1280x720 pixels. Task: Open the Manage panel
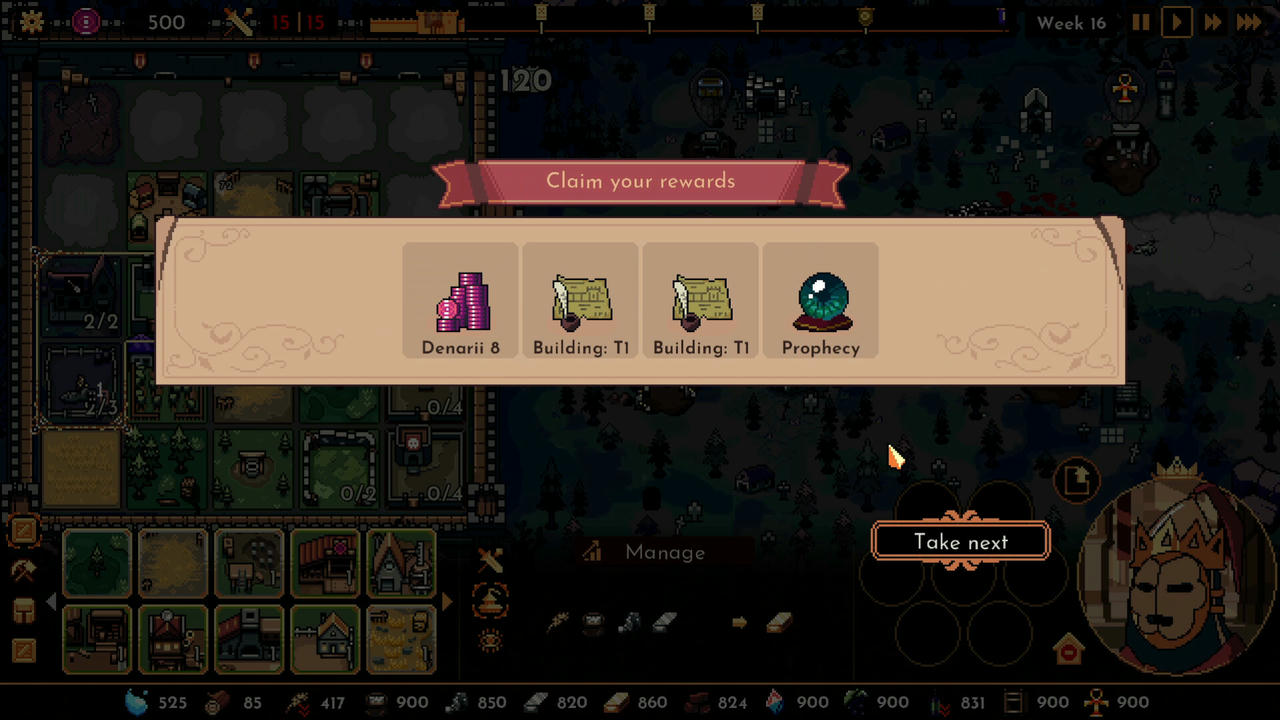point(664,552)
